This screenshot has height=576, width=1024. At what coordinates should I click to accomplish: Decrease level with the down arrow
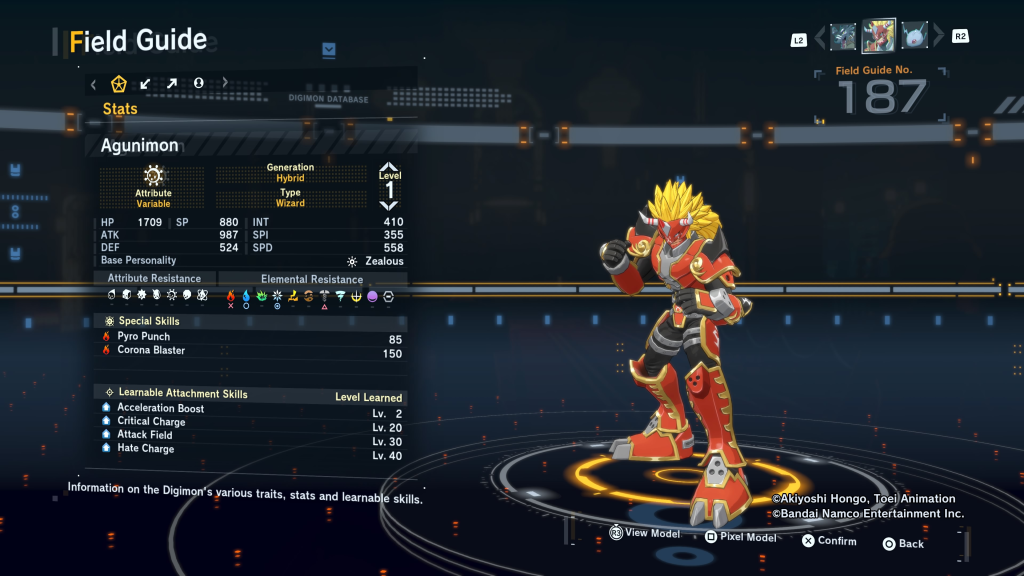coord(389,205)
